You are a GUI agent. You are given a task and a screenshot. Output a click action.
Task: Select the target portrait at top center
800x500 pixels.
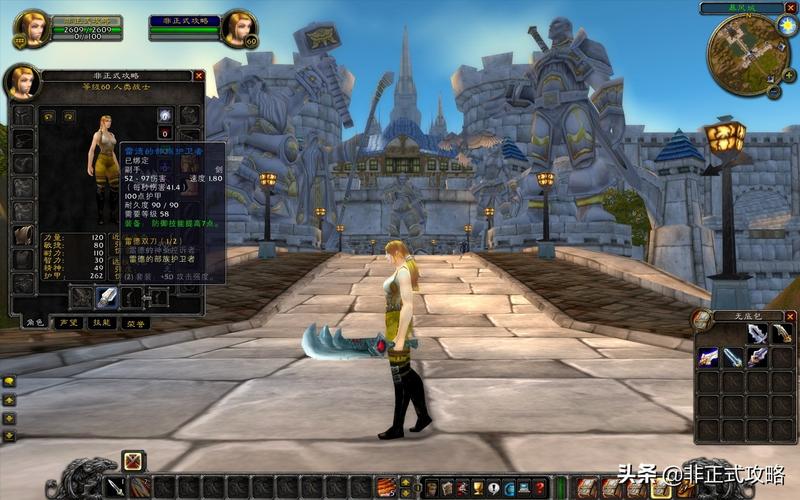coord(239,28)
